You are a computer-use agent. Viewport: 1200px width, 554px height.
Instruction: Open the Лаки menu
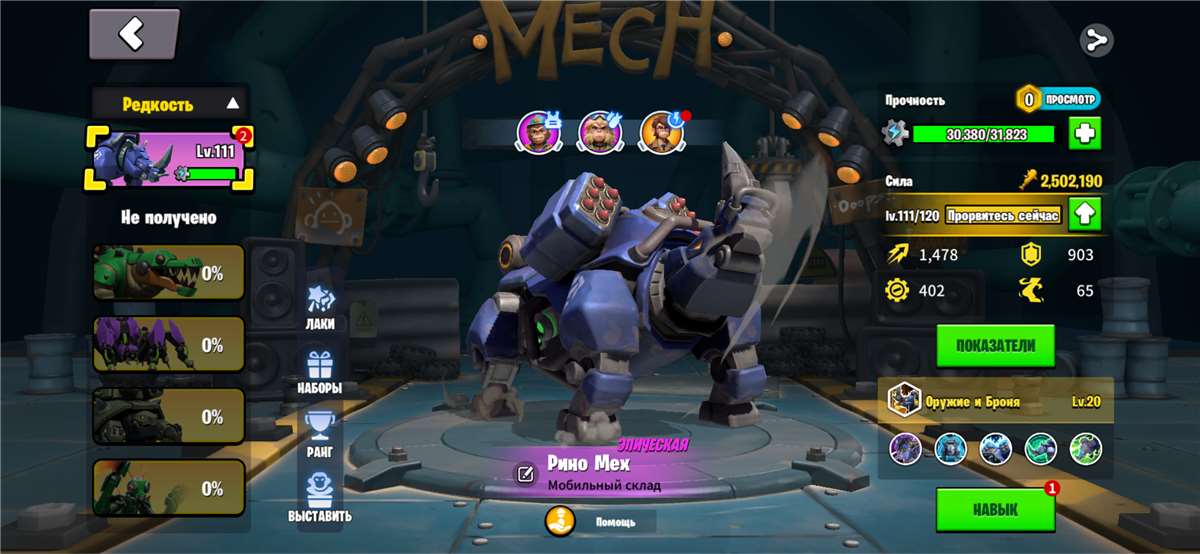[320, 307]
